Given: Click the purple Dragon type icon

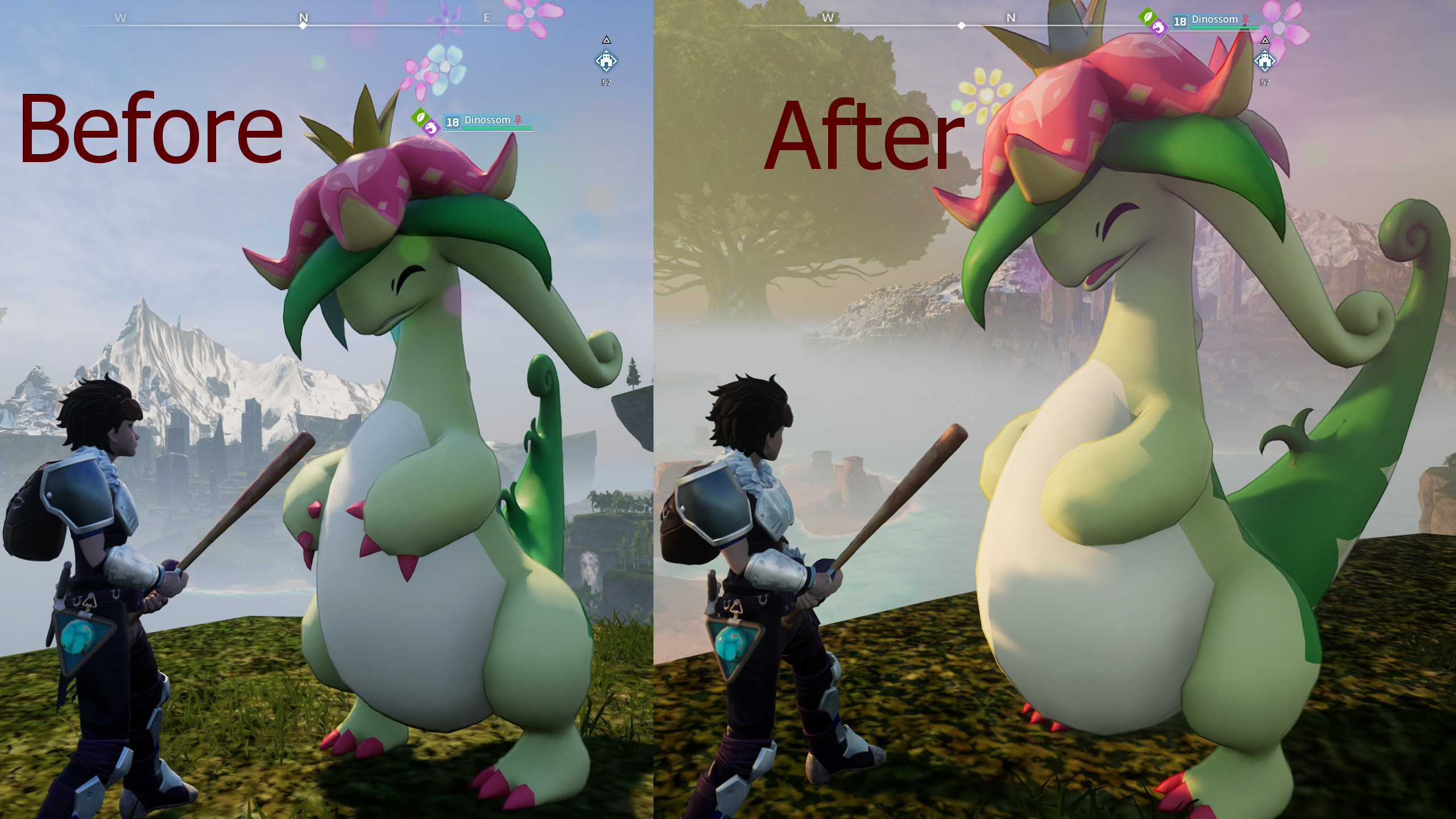Looking at the screenshot, I should tap(431, 129).
